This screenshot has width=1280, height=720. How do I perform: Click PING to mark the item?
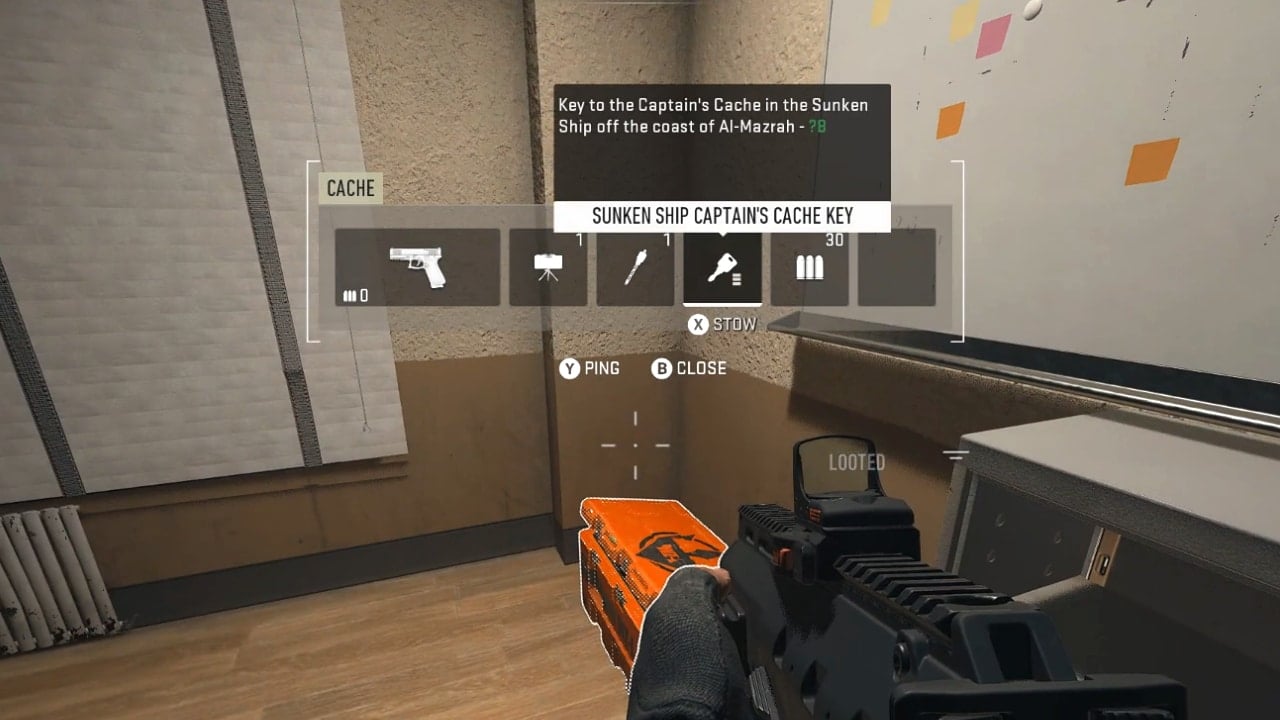tap(600, 368)
